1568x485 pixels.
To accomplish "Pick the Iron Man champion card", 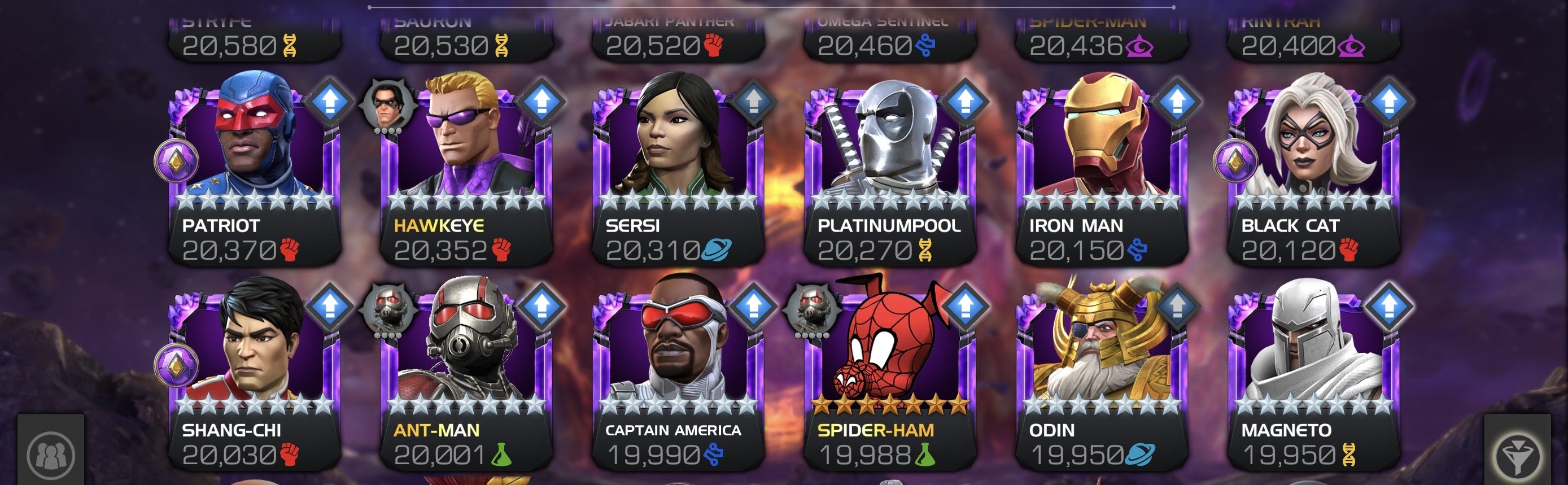I will click(x=1101, y=171).
